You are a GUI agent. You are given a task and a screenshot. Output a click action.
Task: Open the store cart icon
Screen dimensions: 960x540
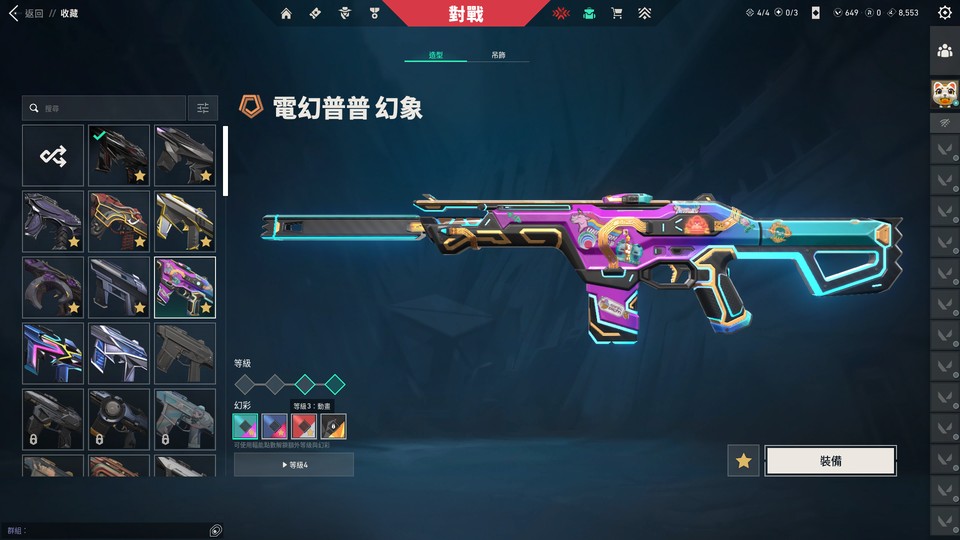pos(617,13)
